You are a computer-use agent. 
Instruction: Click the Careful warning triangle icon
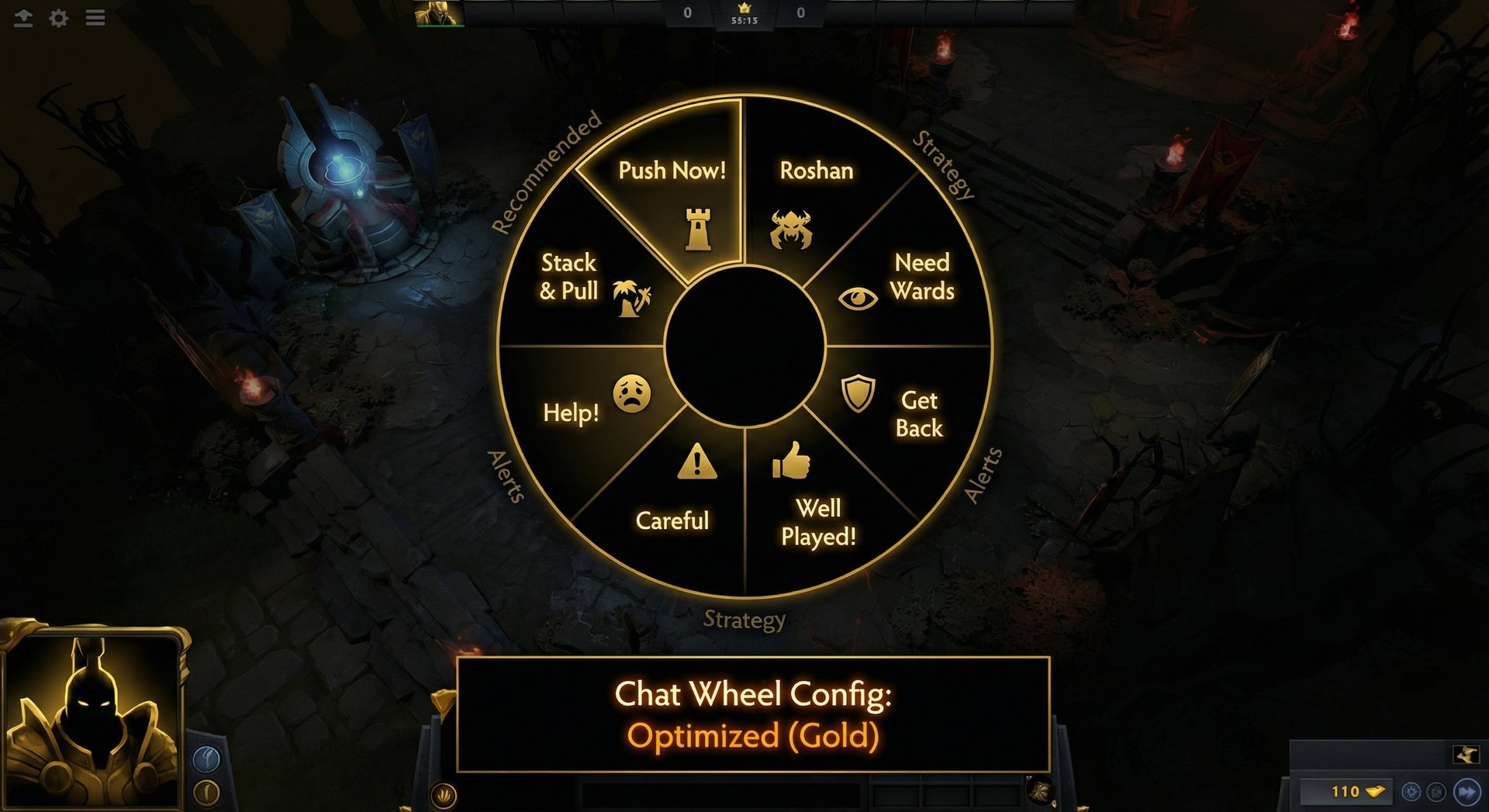click(697, 464)
